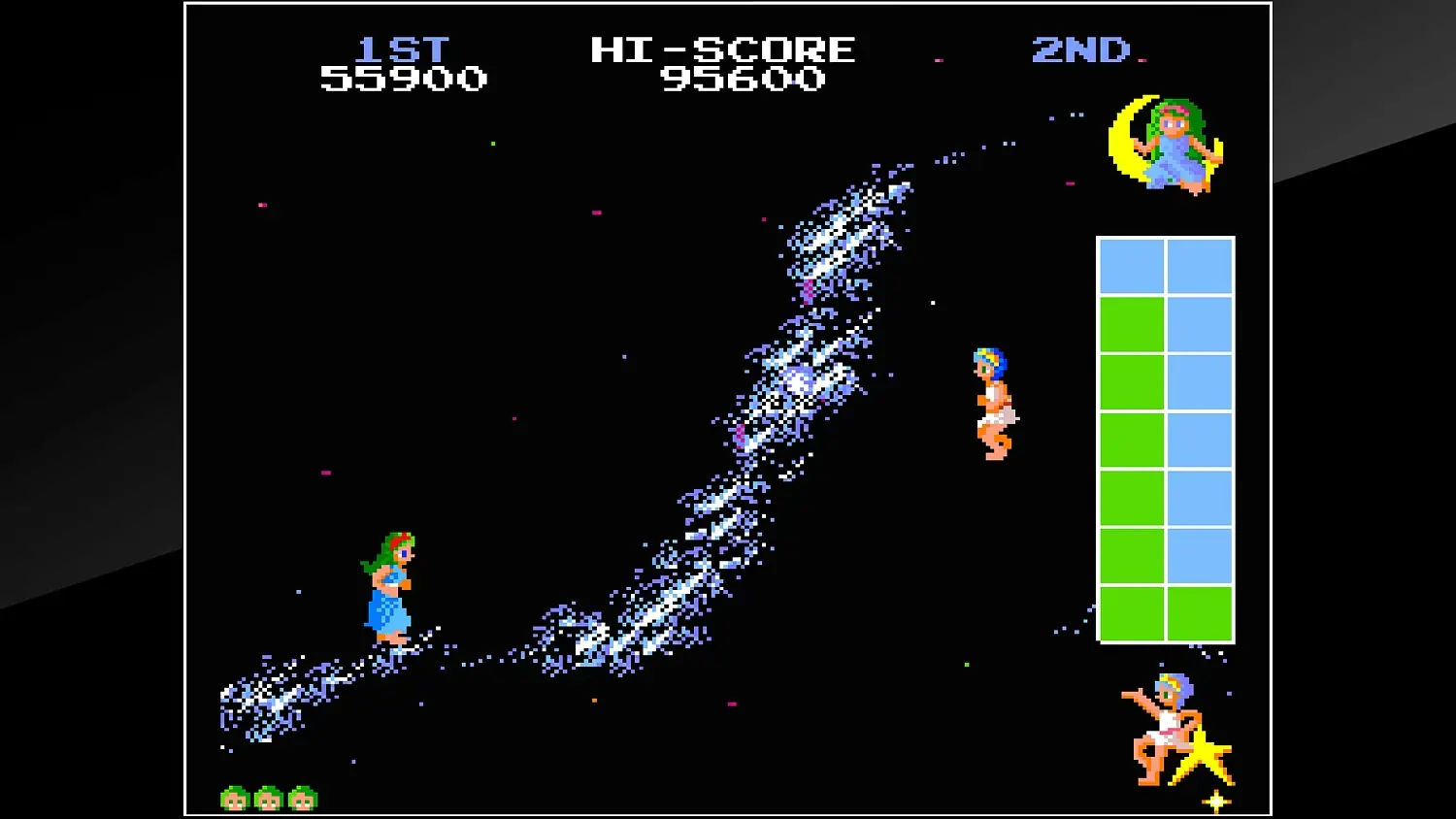The image size is (1456, 819).
Task: Select the 2ND player label
Action: pyautogui.click(x=1080, y=50)
